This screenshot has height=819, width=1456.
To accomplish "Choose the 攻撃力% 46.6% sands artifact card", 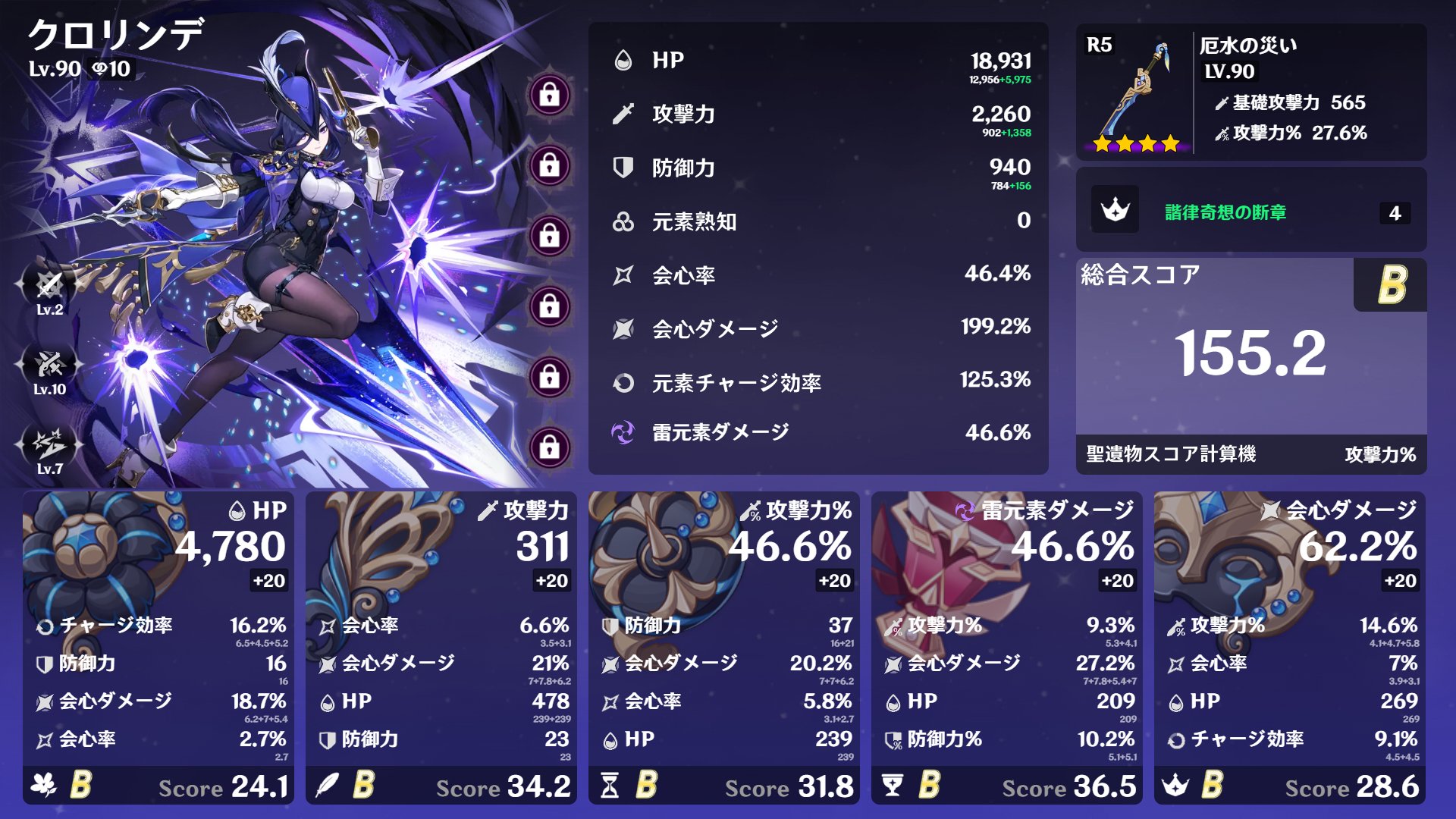I will (x=723, y=648).
